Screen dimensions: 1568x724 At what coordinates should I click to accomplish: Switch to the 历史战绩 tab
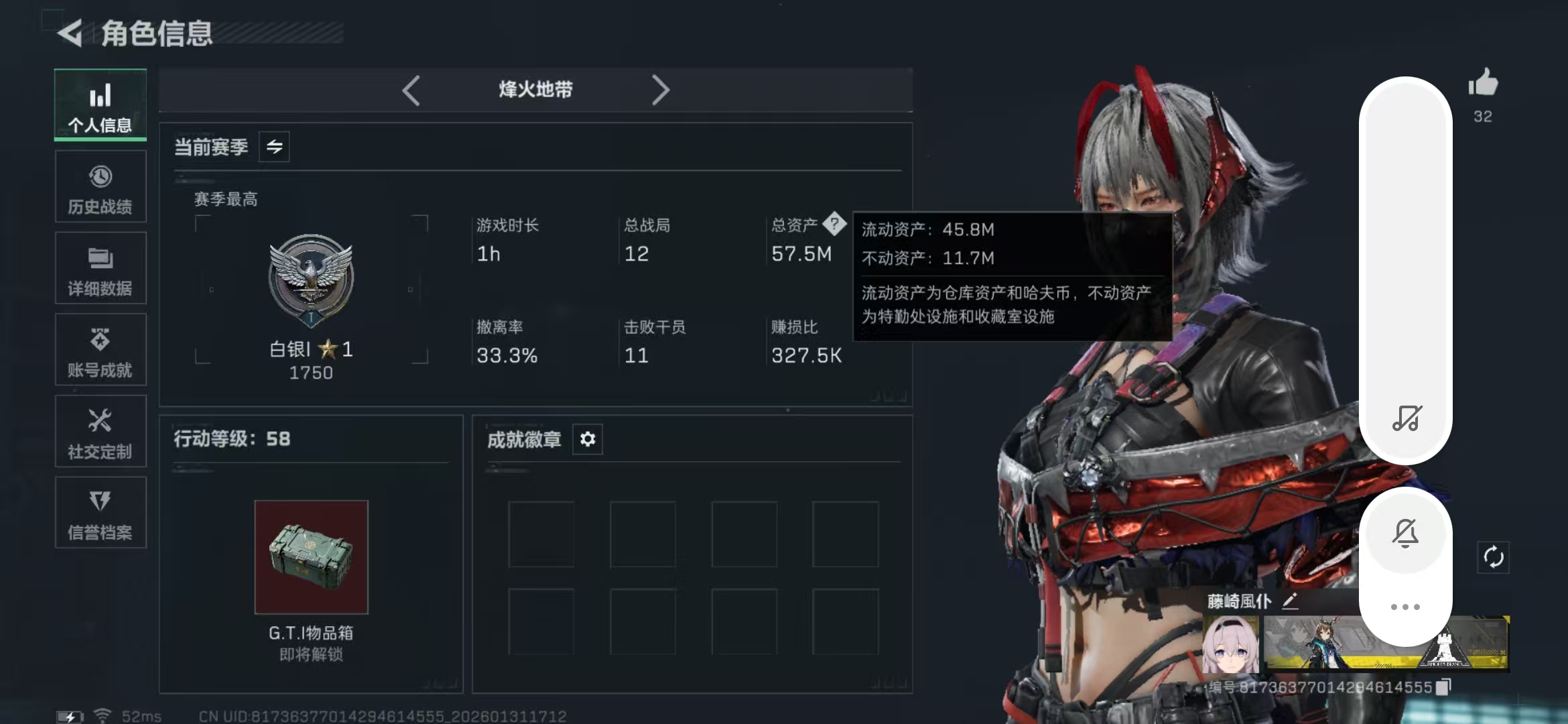click(x=100, y=186)
